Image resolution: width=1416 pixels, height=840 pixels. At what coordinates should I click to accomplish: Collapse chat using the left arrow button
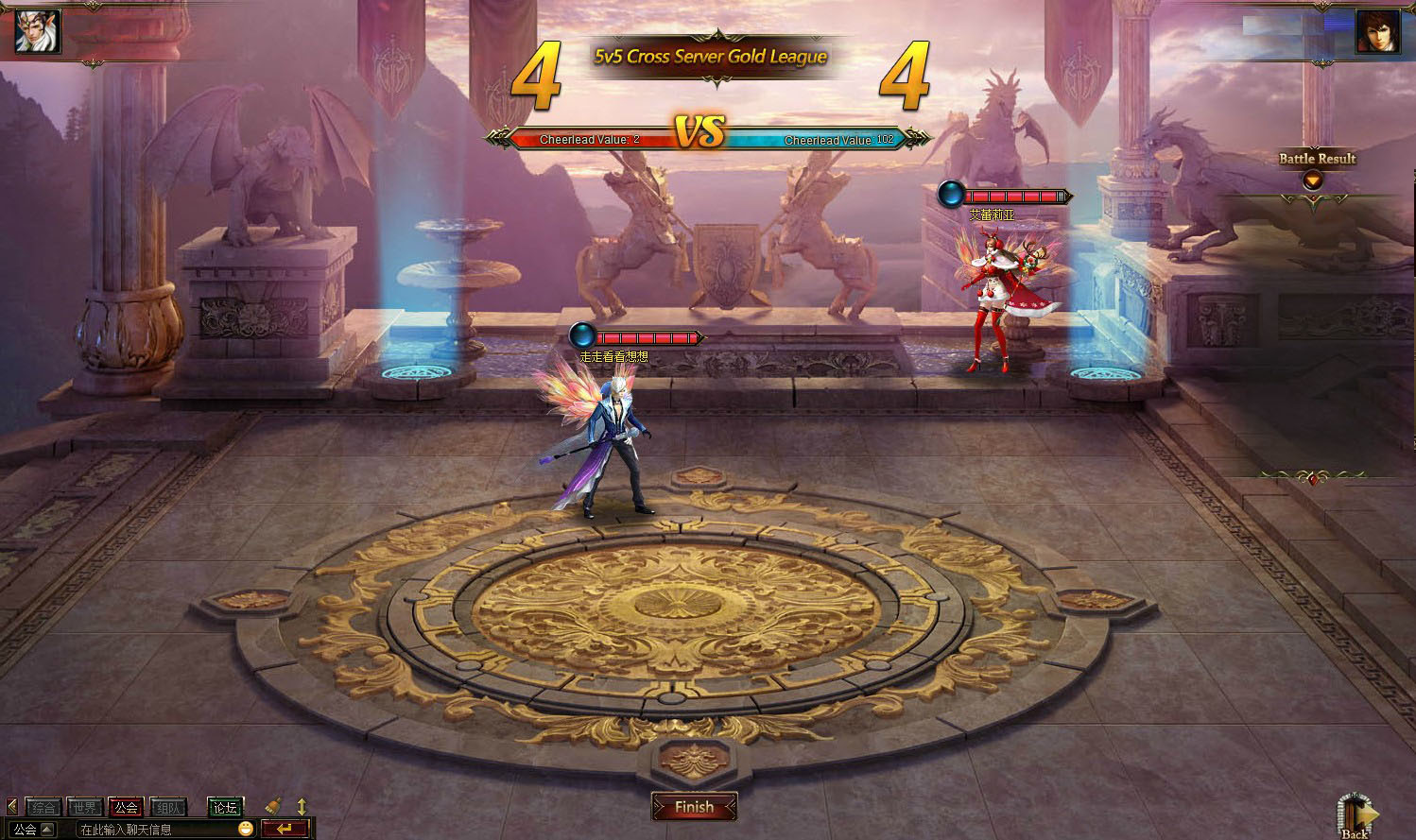[x=11, y=808]
